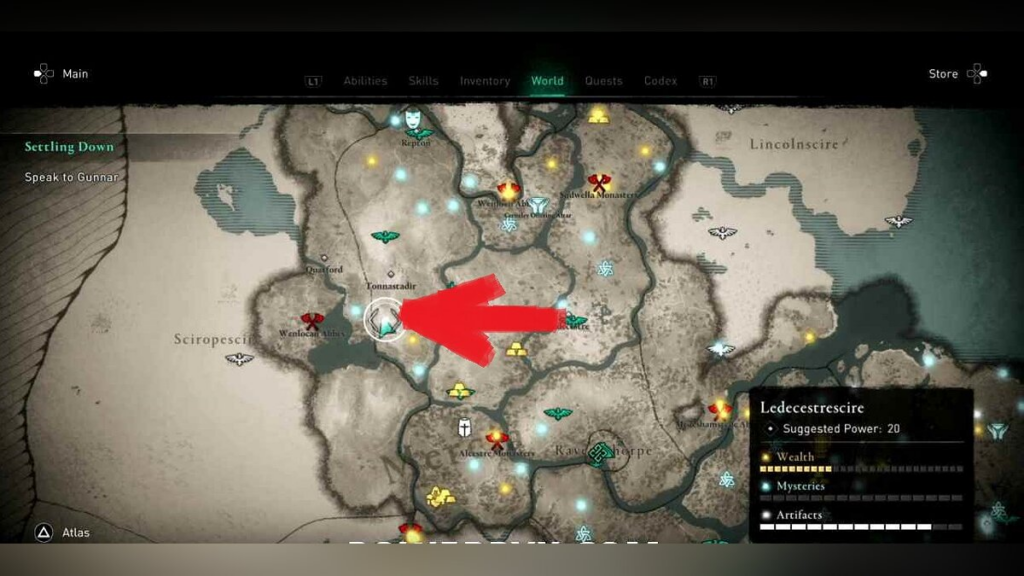The width and height of the screenshot is (1024, 576).
Task: Select the Sudwella Monastery raid marker
Action: tap(599, 183)
